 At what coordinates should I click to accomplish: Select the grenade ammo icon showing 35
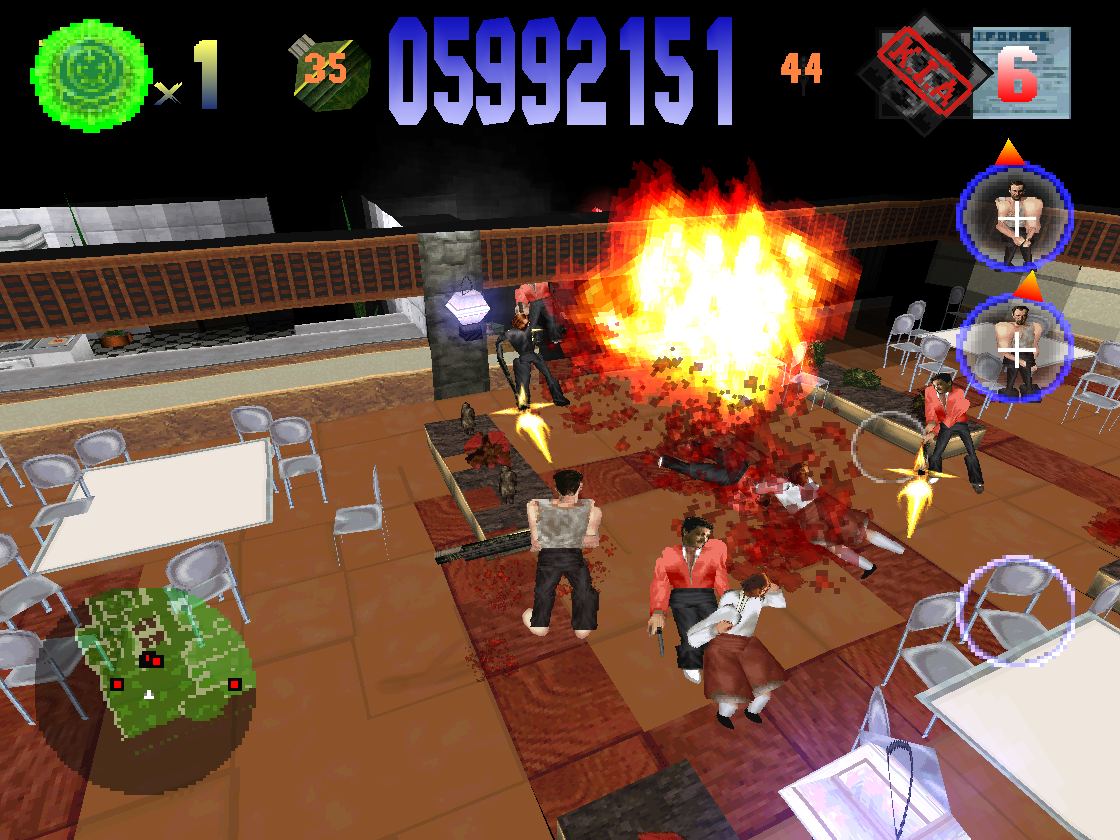coord(331,70)
